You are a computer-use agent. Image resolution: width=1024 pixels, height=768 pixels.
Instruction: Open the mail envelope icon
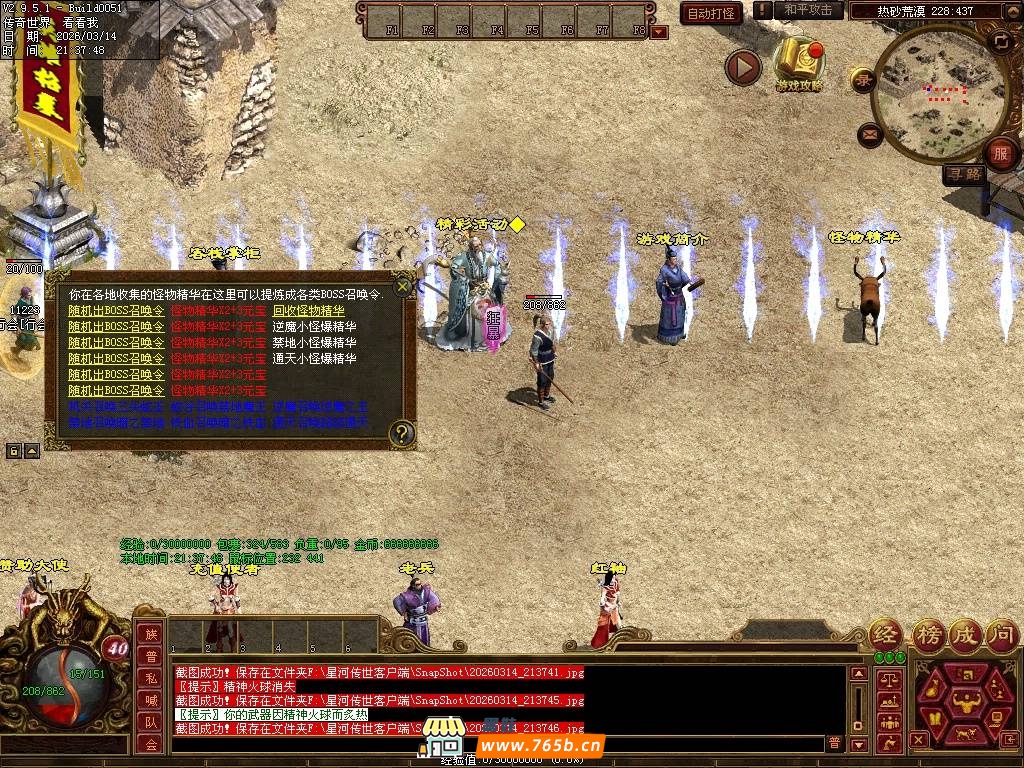pos(869,133)
